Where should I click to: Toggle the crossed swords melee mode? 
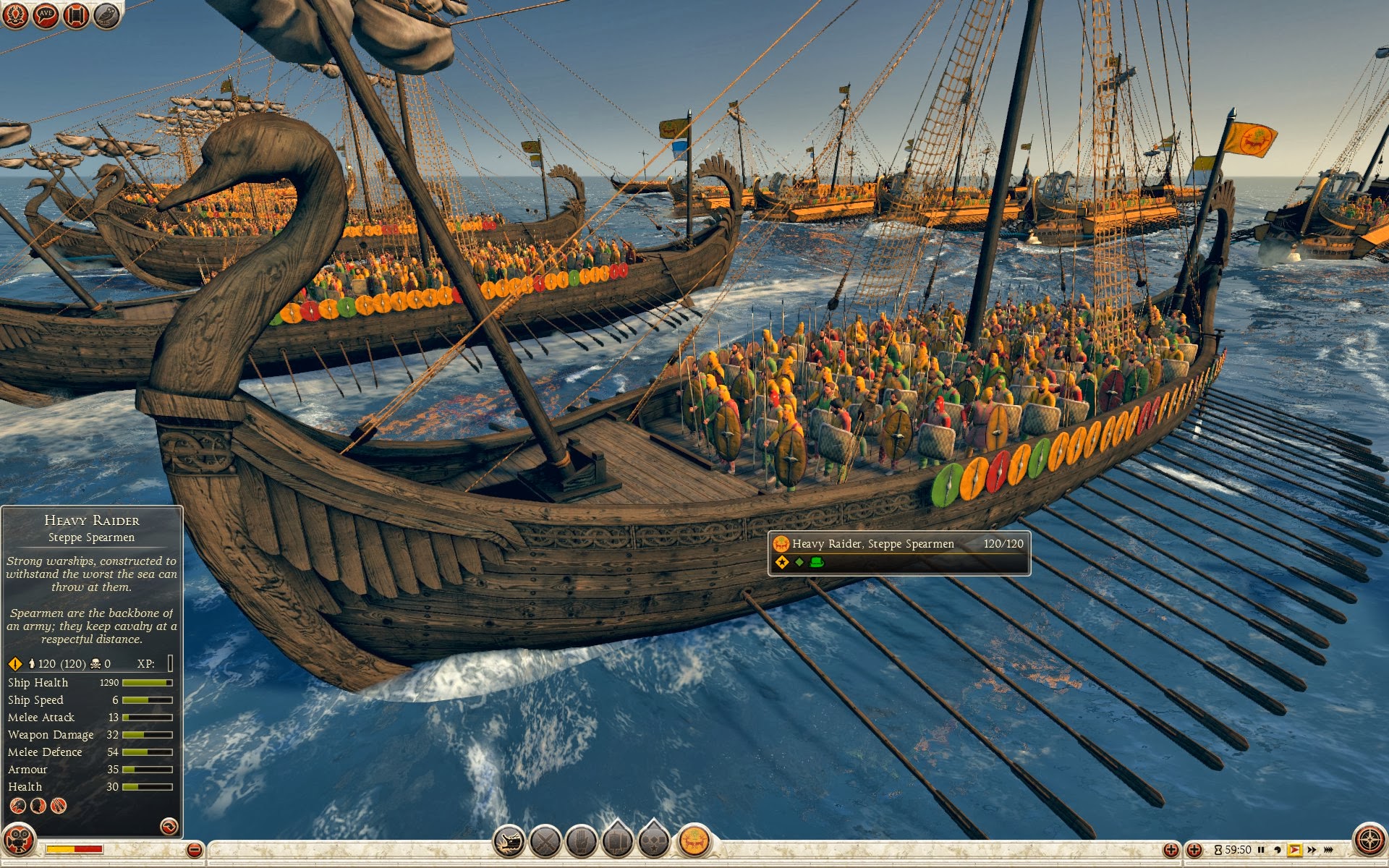[545, 841]
